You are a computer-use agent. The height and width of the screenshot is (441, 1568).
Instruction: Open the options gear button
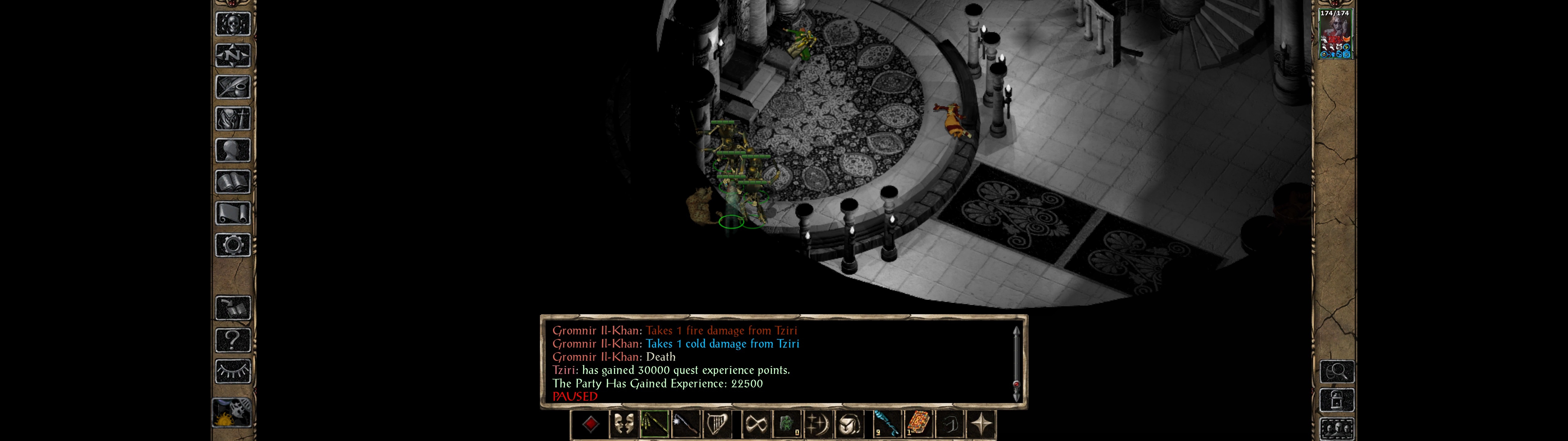click(x=233, y=246)
